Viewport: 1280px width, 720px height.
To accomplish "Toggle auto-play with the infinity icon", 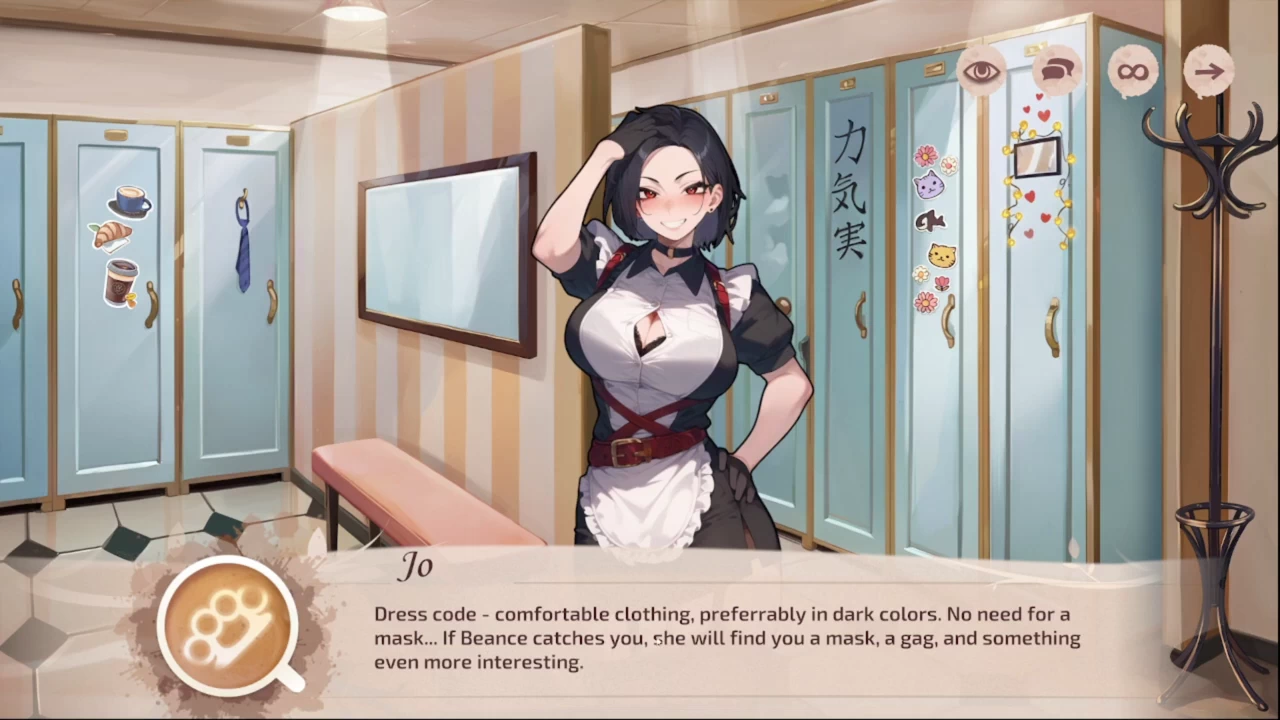I will click(1133, 71).
